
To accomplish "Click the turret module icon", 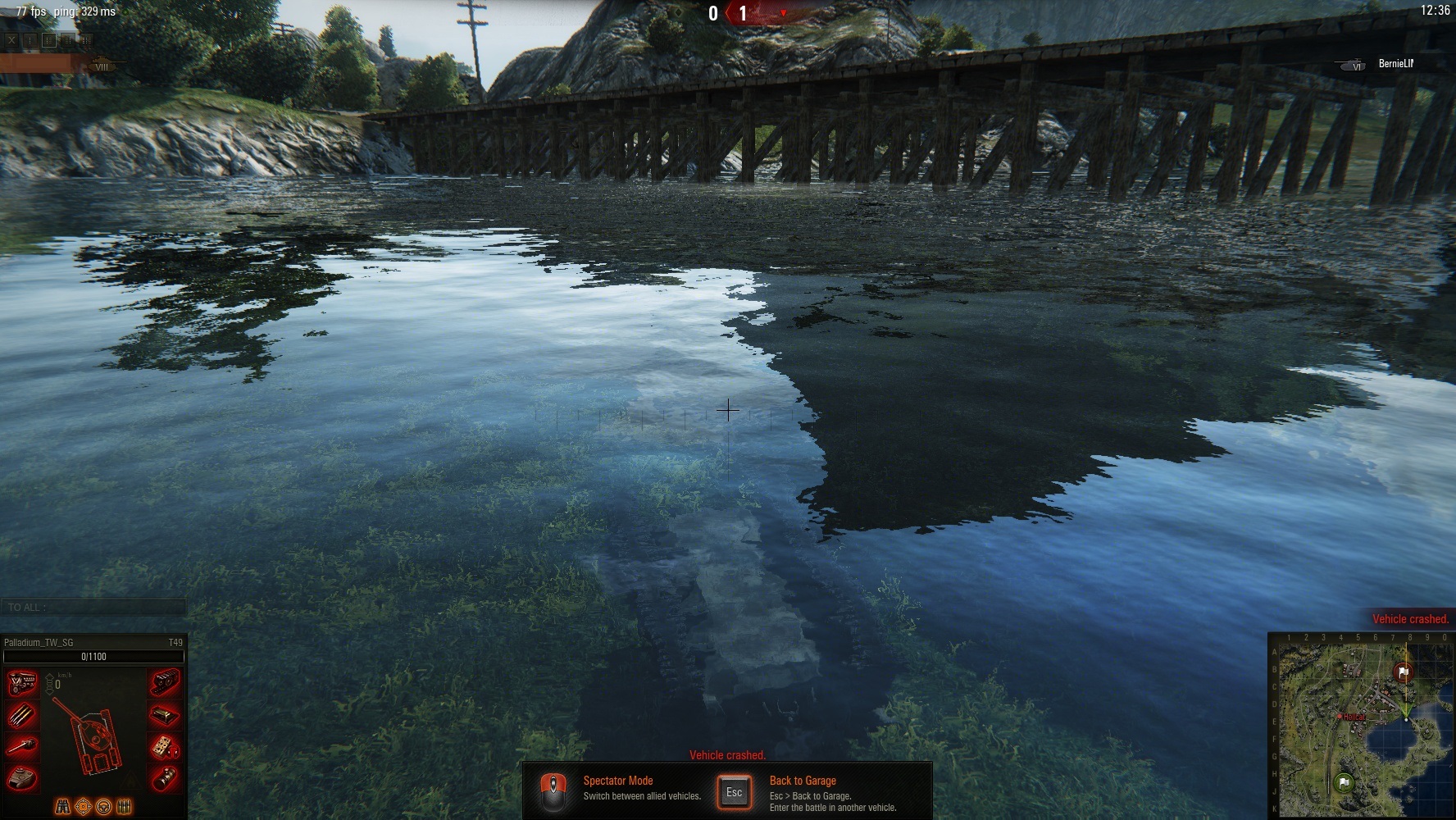I will click(23, 778).
